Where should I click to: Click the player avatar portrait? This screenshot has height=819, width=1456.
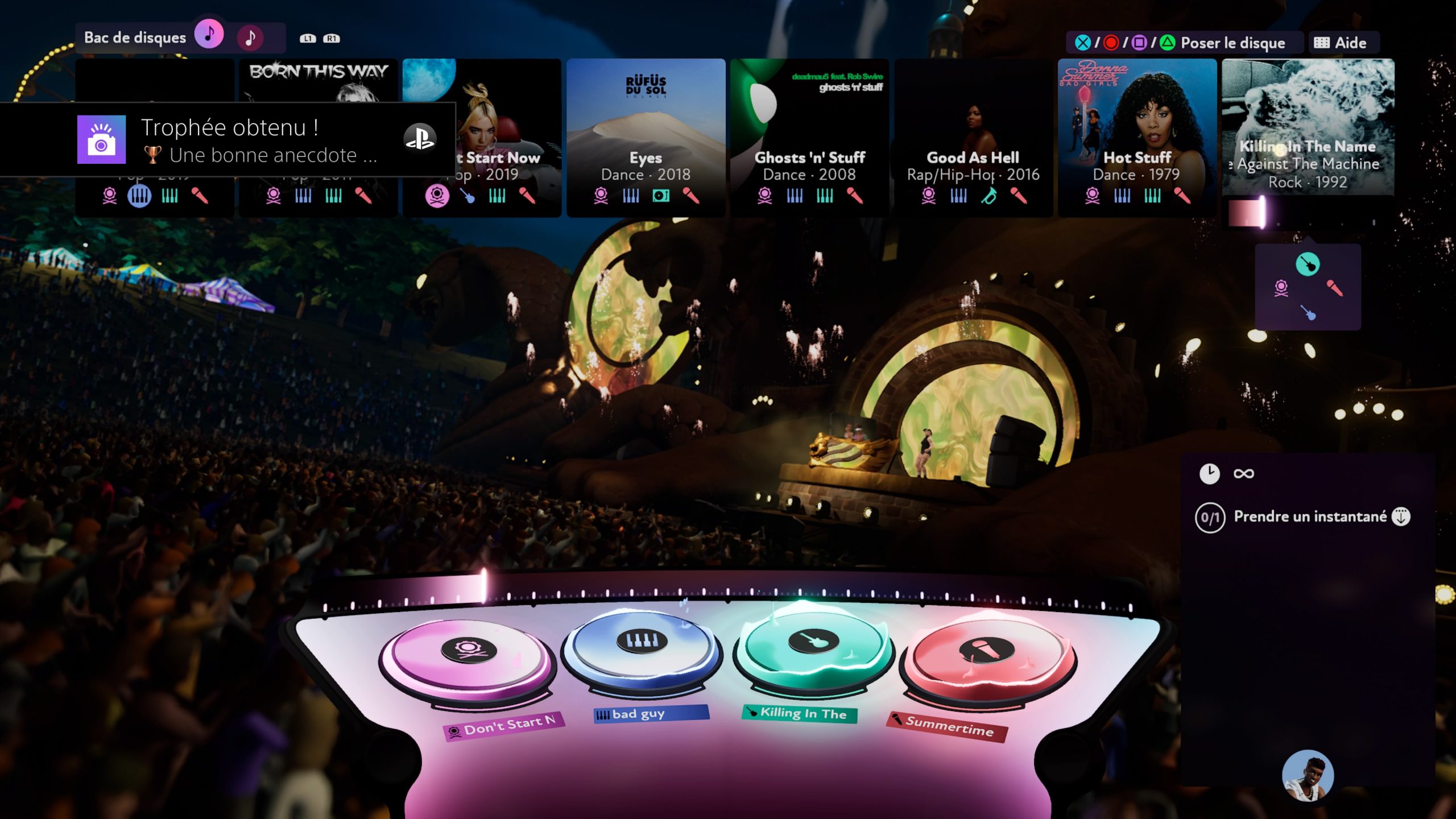tap(1308, 776)
